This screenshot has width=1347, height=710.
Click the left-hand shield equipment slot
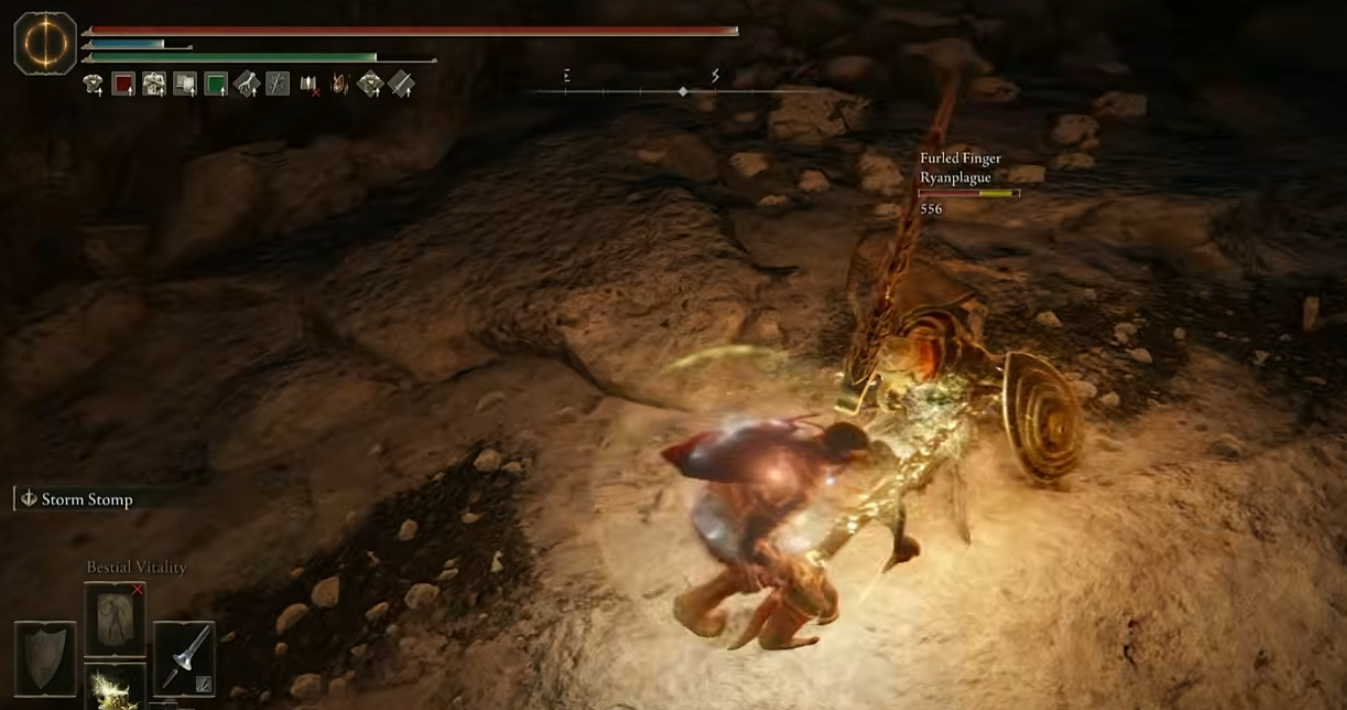[45, 657]
